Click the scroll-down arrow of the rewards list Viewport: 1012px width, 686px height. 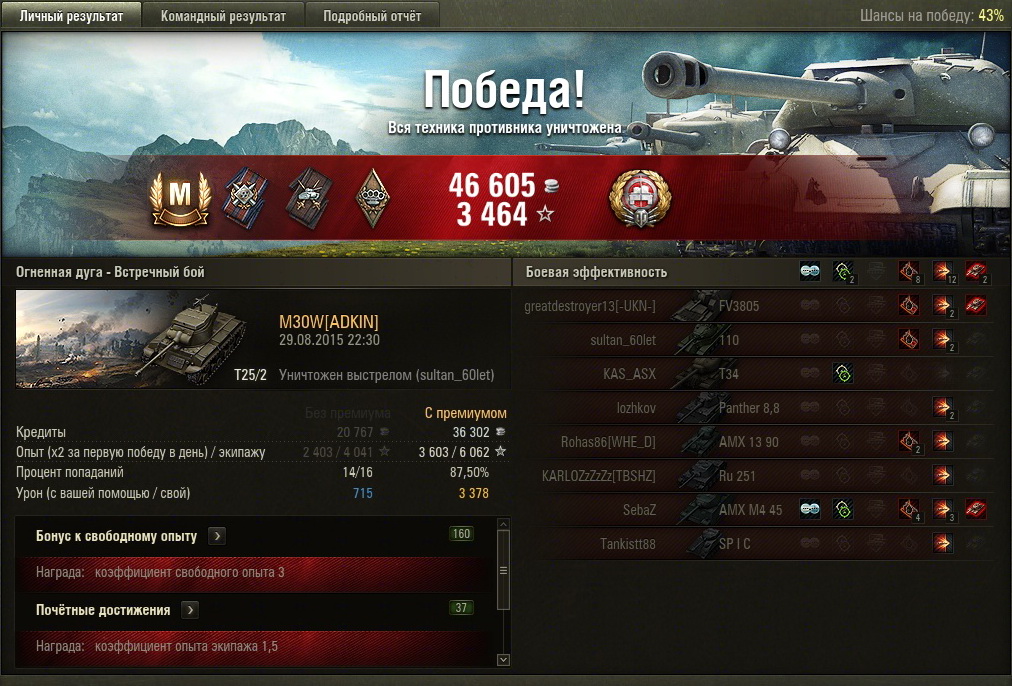pyautogui.click(x=503, y=660)
